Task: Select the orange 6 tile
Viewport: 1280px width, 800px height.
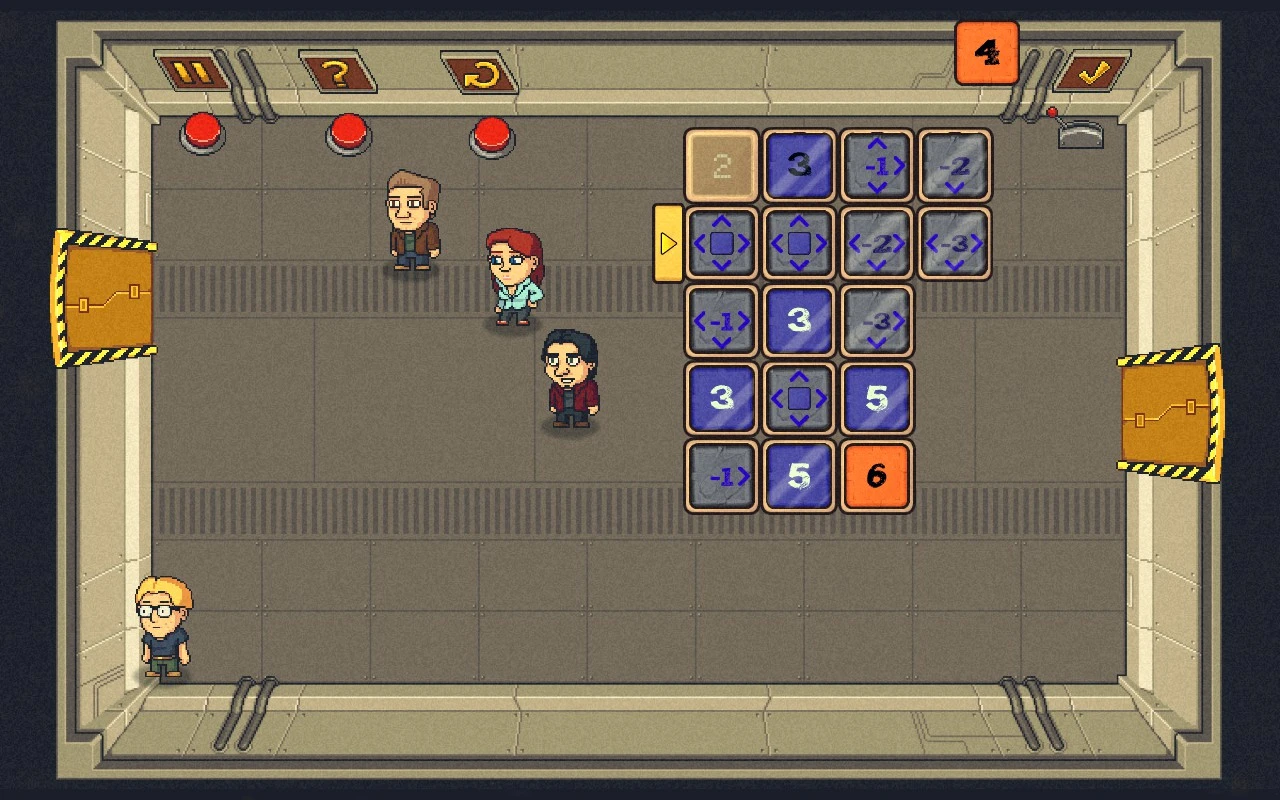Action: [x=876, y=476]
